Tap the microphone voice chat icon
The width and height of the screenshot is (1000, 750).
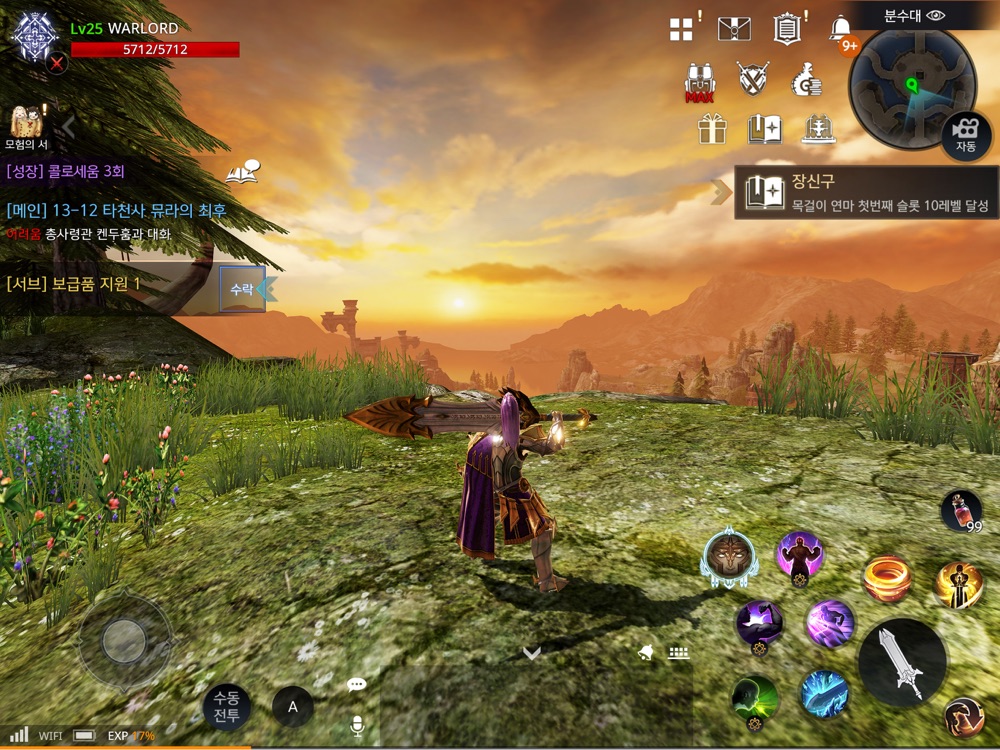[x=357, y=726]
